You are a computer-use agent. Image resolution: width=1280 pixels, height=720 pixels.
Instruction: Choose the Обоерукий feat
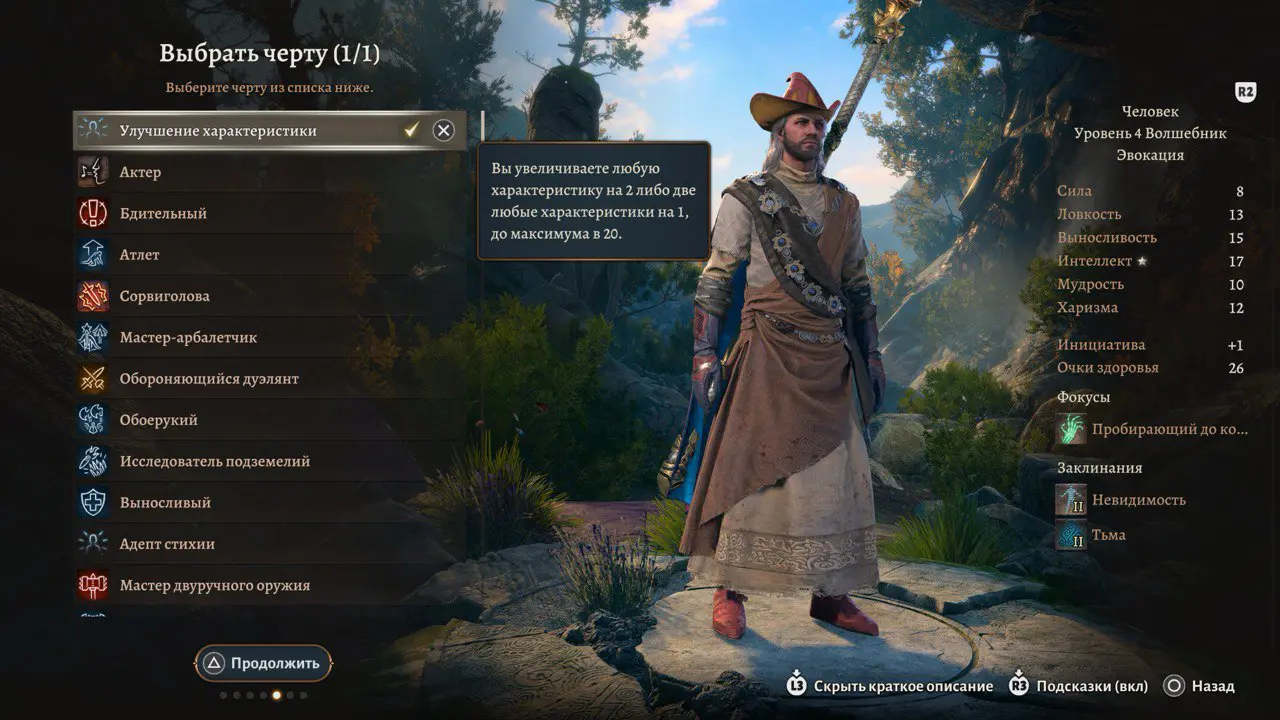158,420
